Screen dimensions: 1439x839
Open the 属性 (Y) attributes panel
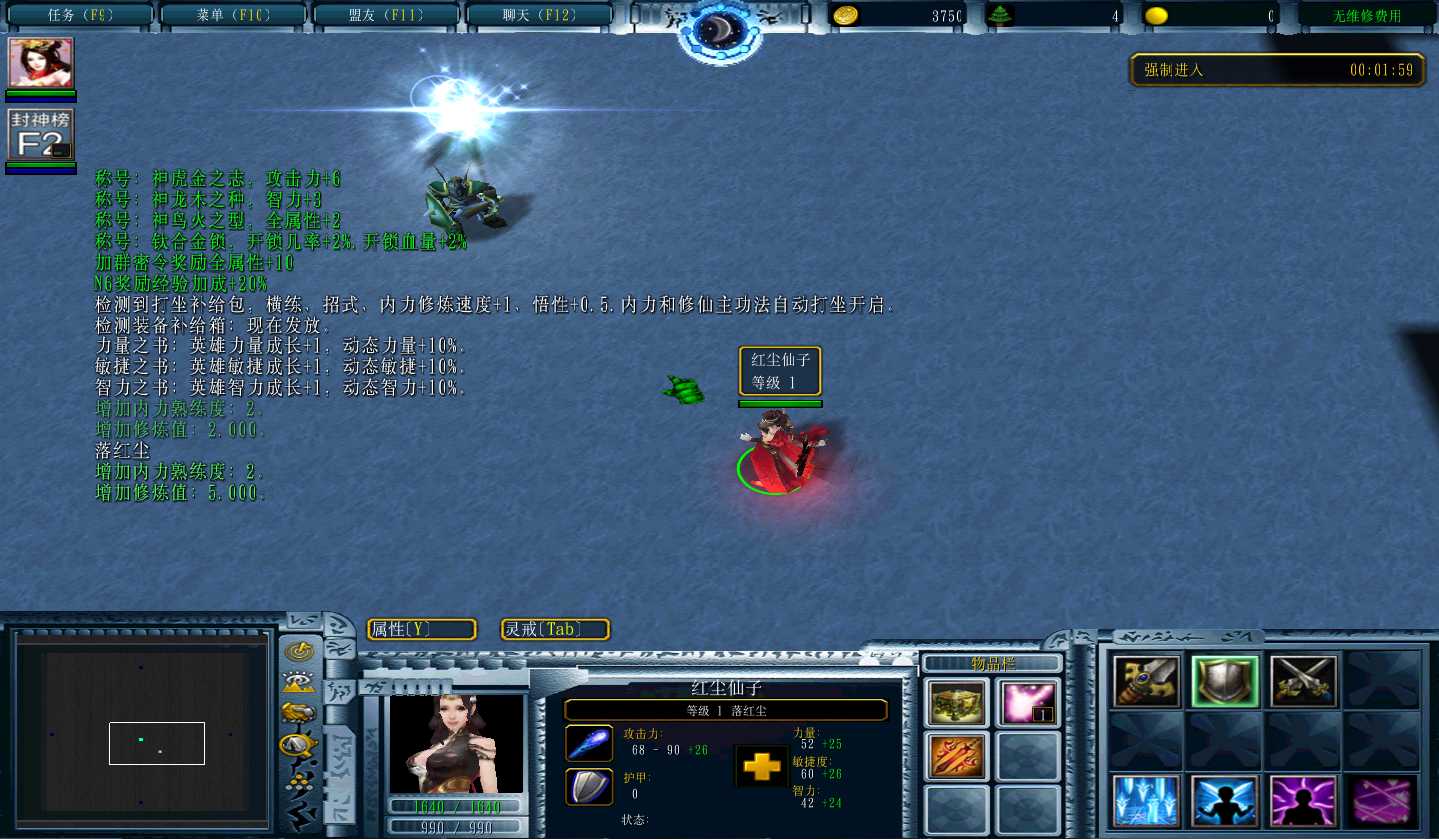click(x=421, y=629)
